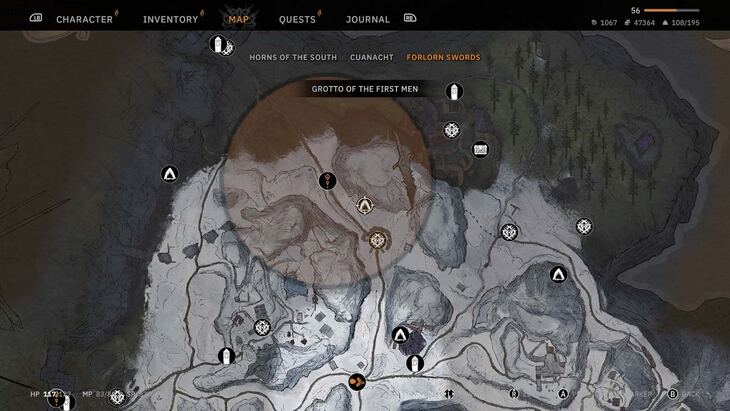The height and width of the screenshot is (411, 730).
Task: Go to the Journal tab
Action: coord(368,19)
